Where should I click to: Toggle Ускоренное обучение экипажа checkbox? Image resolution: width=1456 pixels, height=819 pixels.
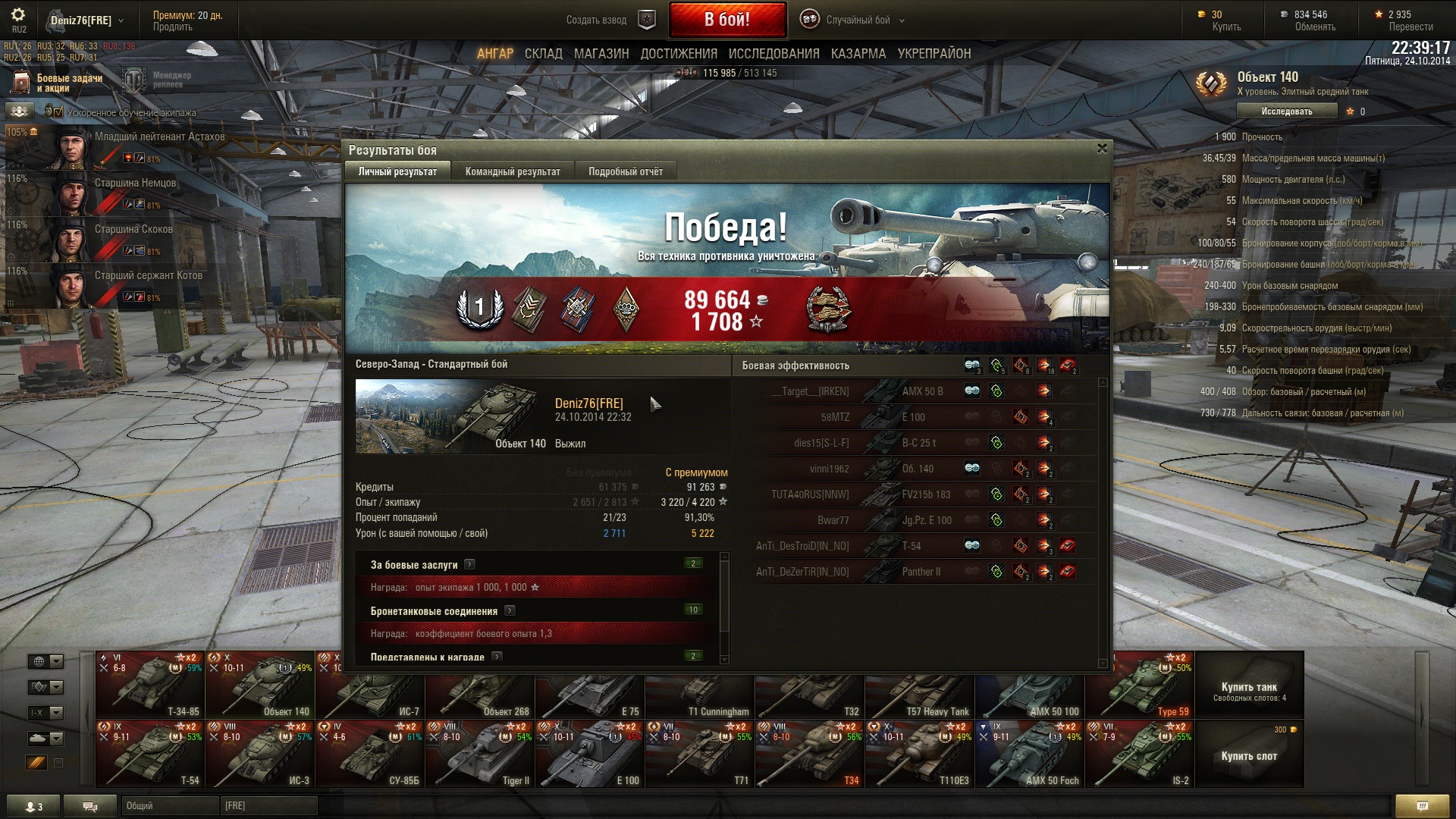58,112
